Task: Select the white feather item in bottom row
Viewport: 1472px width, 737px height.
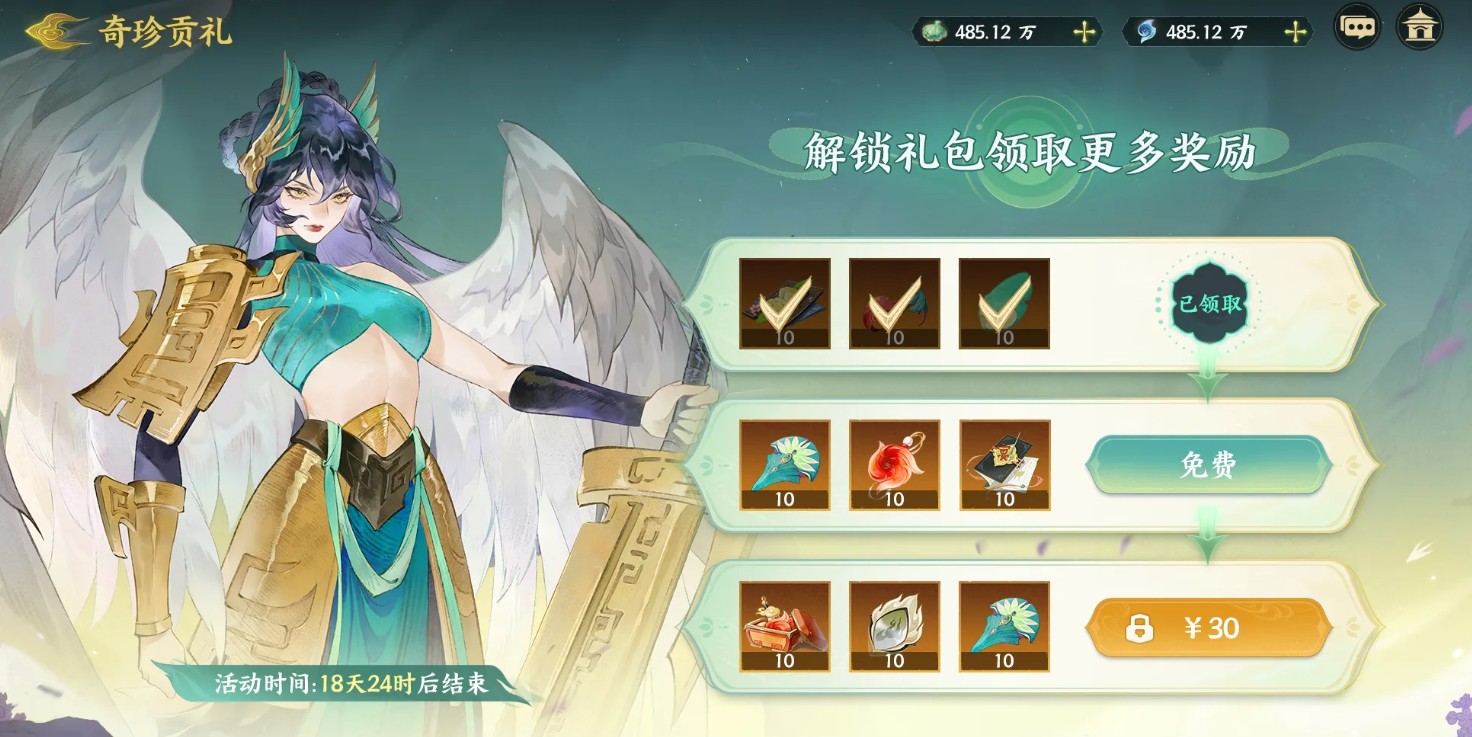Action: tap(895, 628)
